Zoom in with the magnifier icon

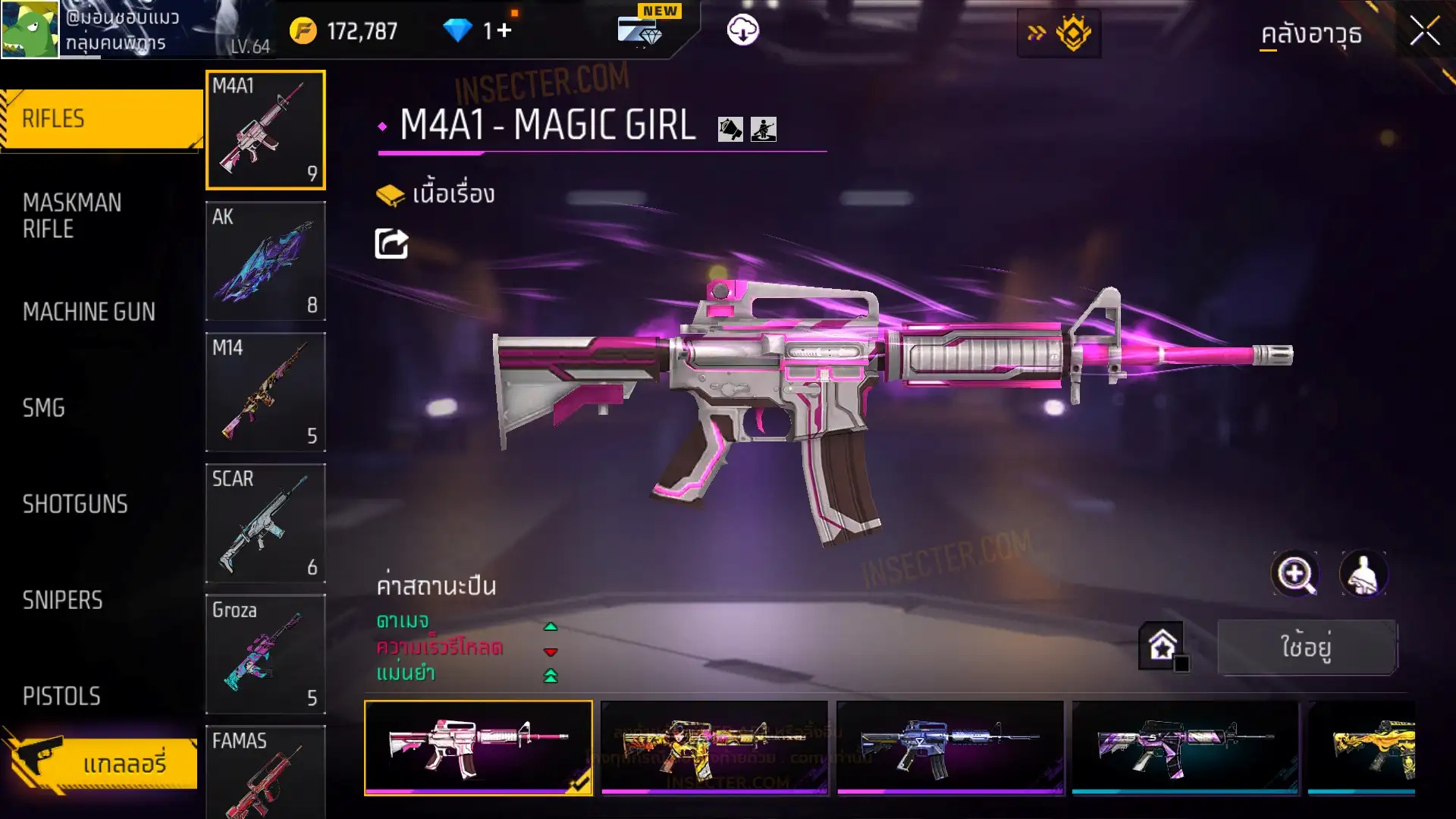(x=1295, y=574)
